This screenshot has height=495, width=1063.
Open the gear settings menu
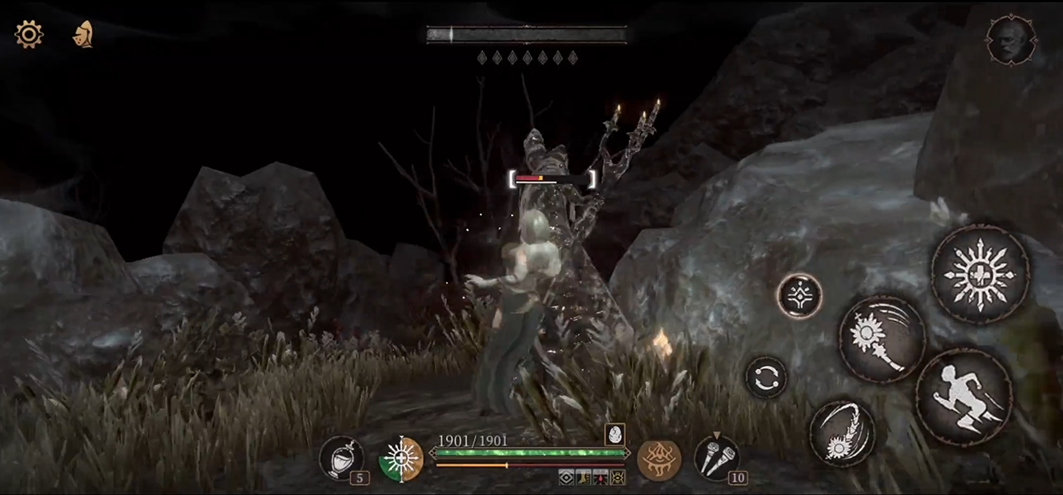[x=28, y=35]
